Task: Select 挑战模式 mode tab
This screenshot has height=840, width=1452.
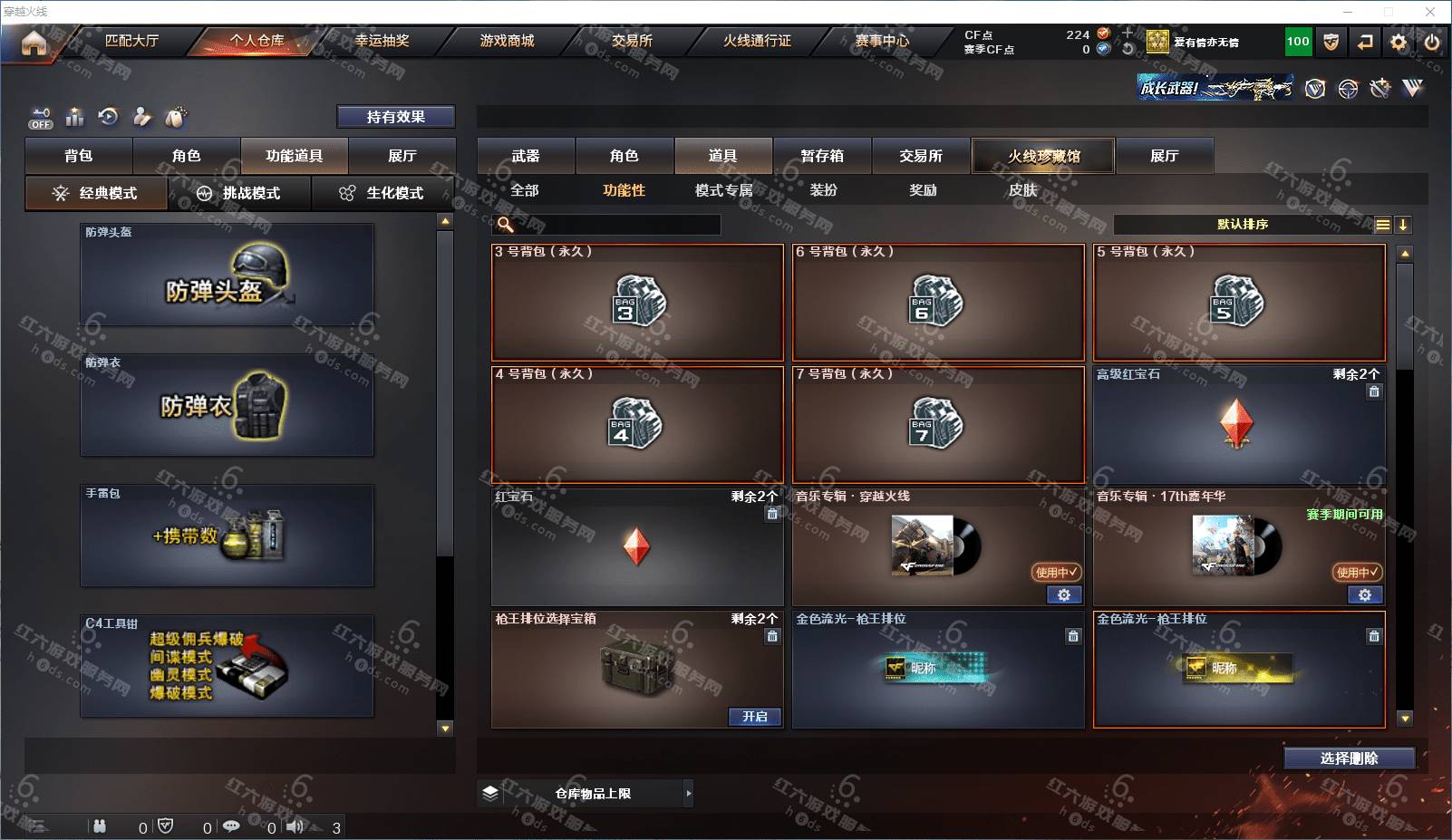Action: pos(239,193)
